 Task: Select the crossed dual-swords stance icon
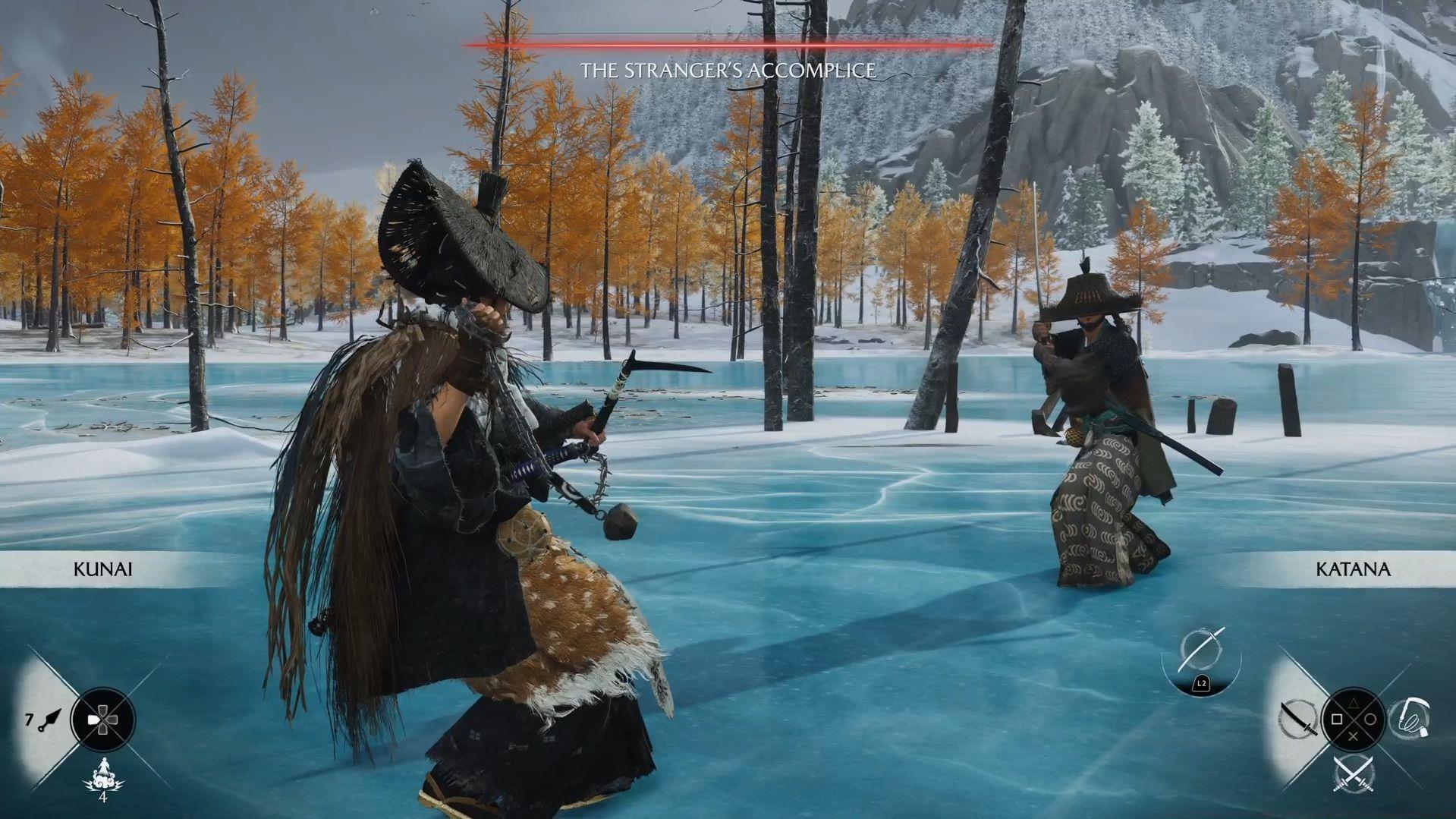pyautogui.click(x=1354, y=775)
